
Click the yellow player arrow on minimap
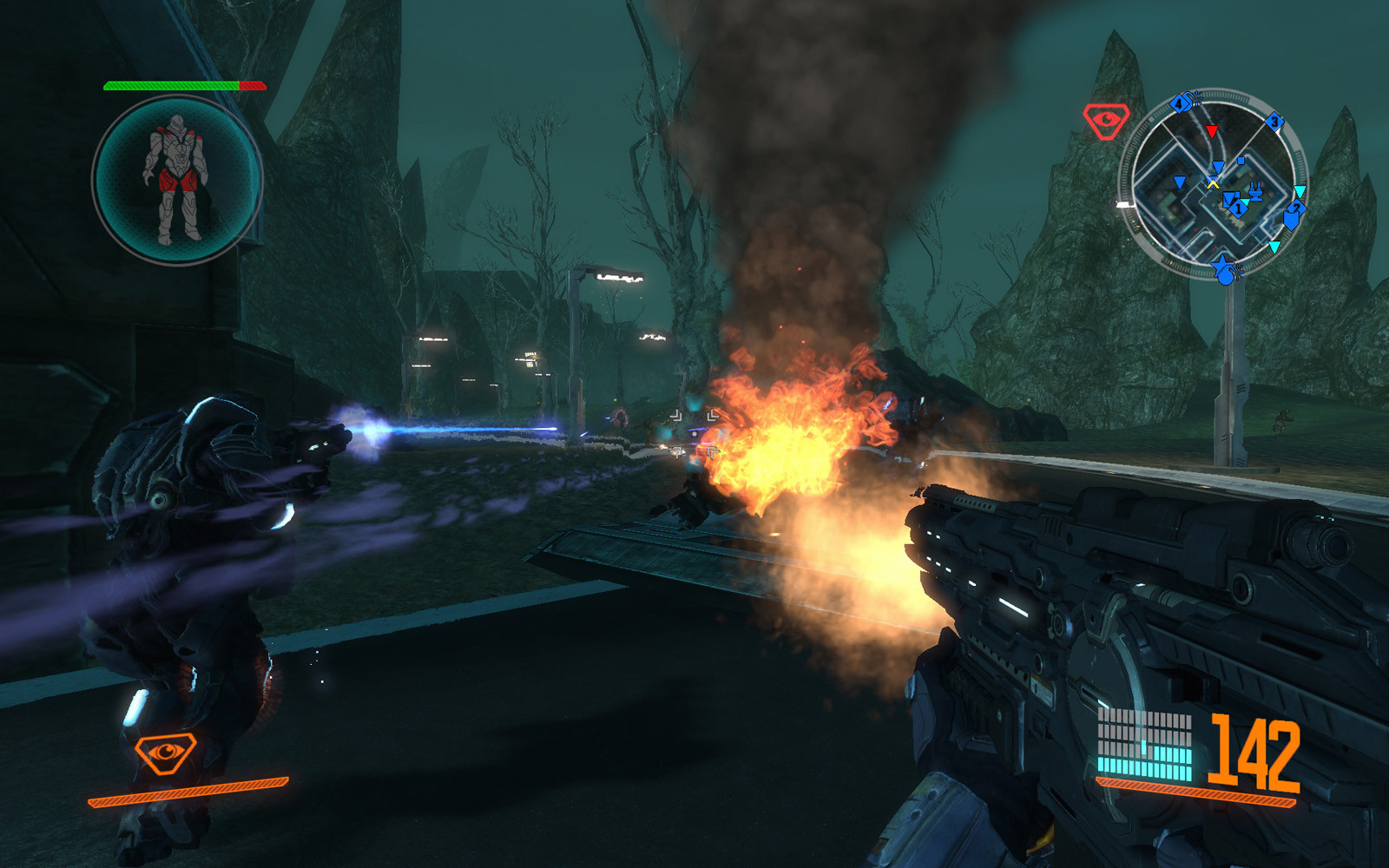(1213, 183)
